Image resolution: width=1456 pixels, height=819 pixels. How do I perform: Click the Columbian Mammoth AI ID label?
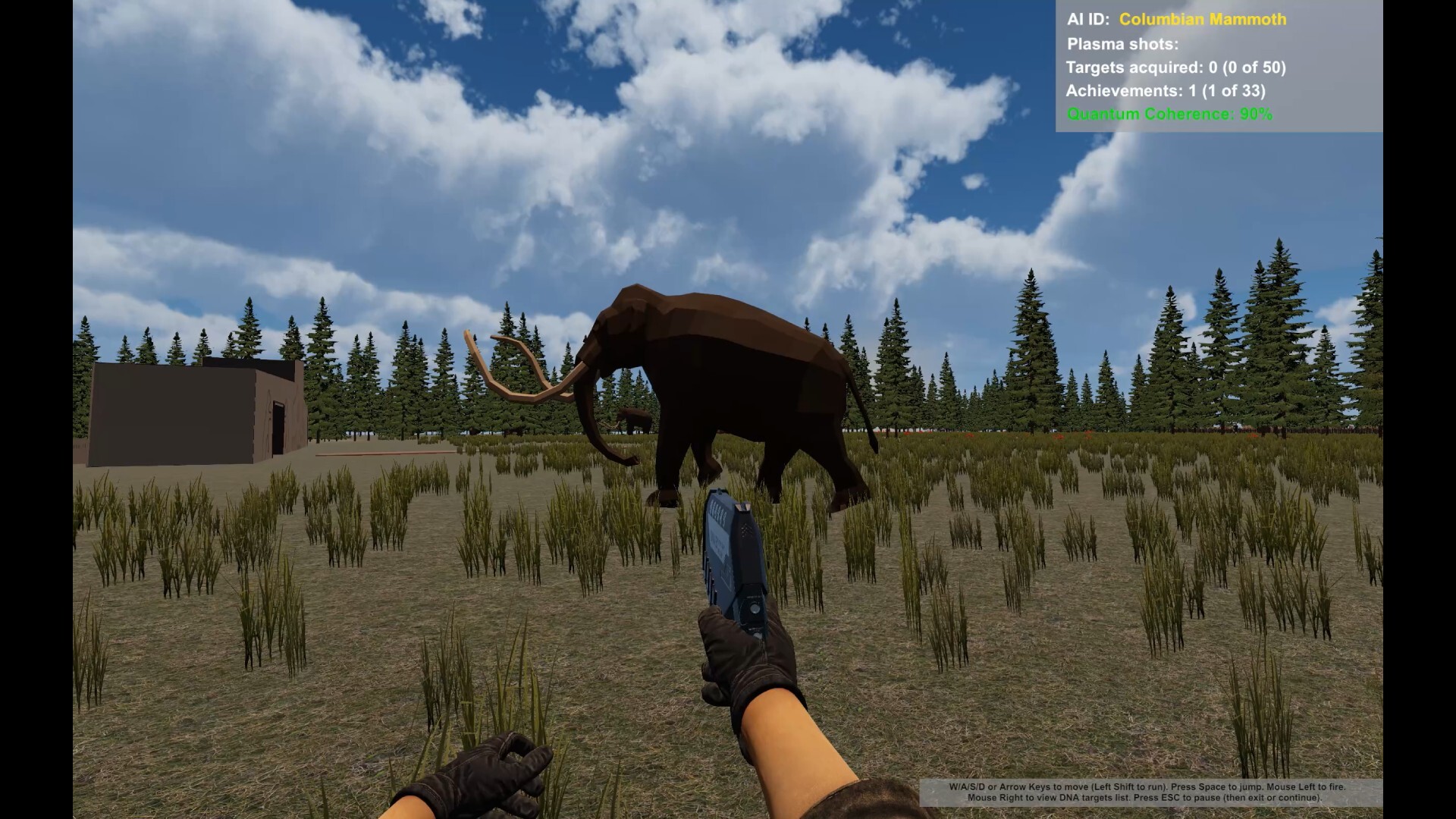[1202, 20]
